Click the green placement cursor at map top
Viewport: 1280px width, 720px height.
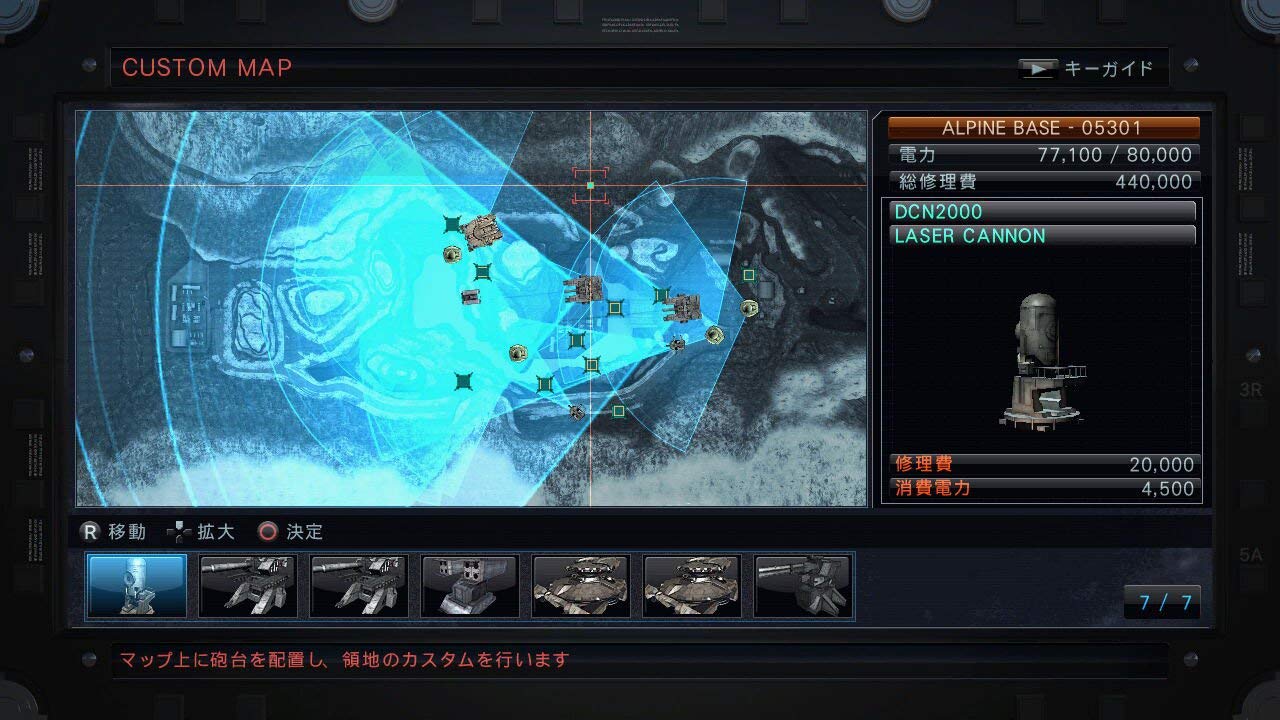point(592,184)
